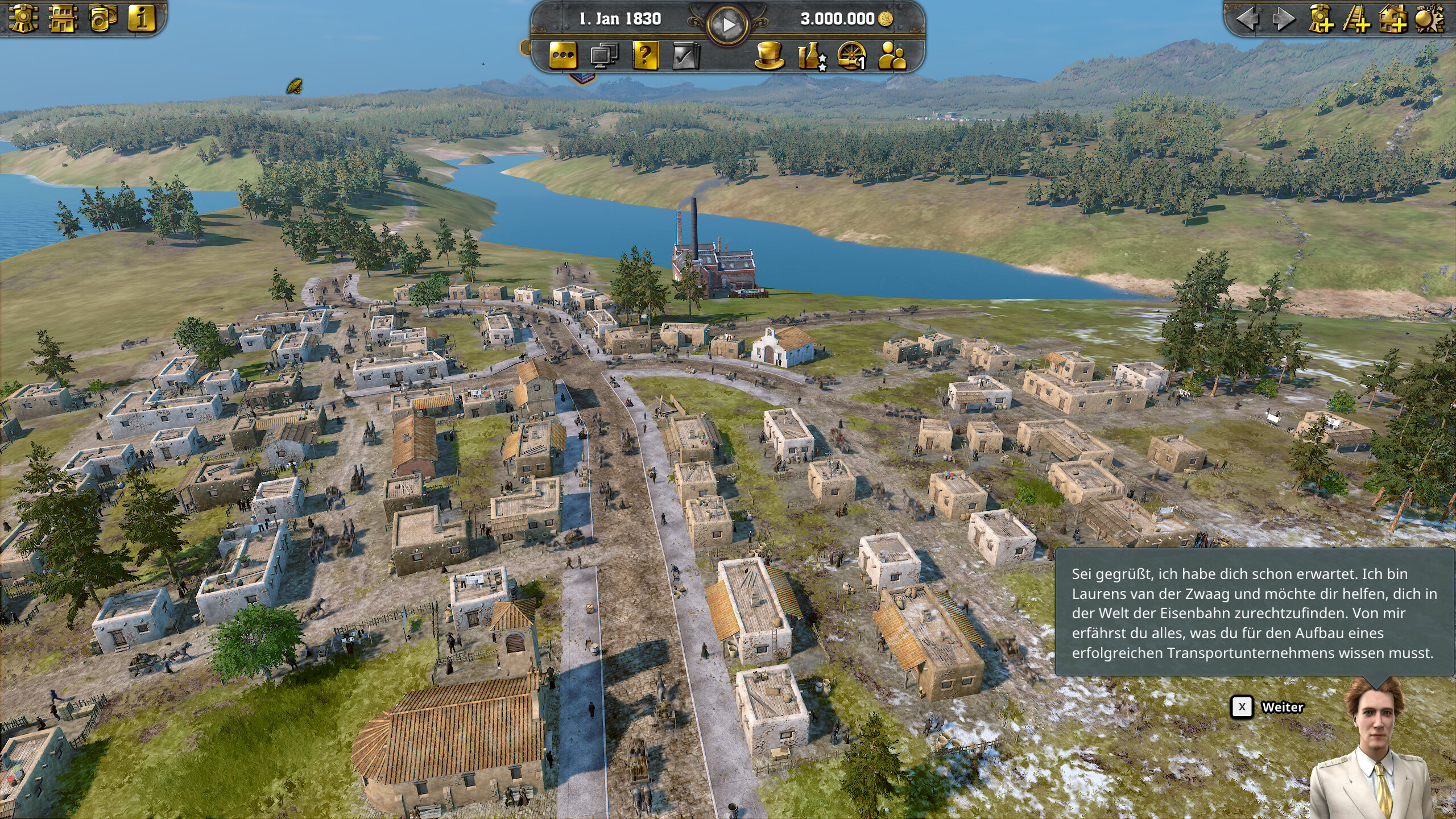This screenshot has height=819, width=1456.
Task: Select the build building tool
Action: click(1393, 19)
